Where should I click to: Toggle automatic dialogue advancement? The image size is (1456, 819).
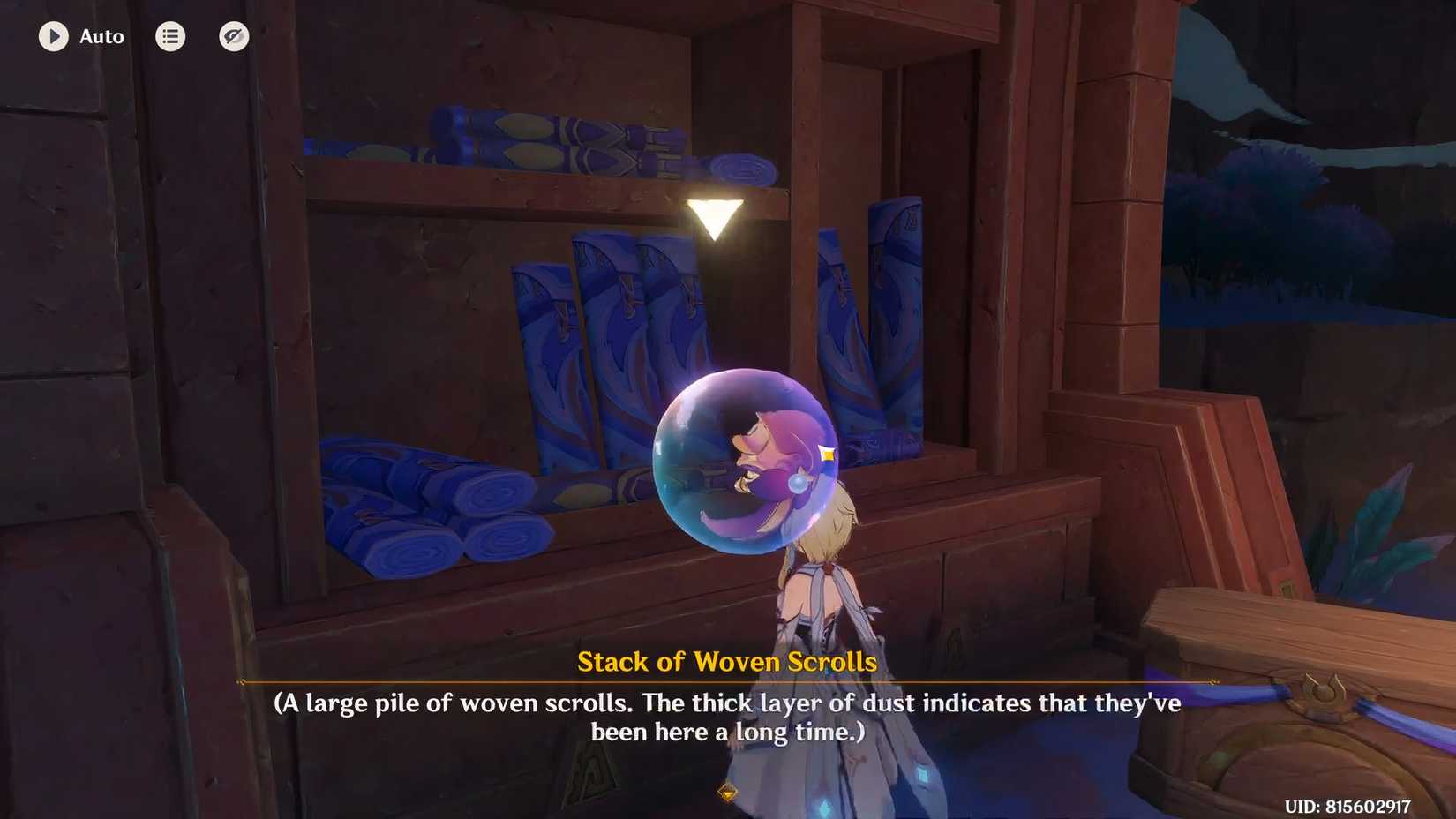point(53,36)
